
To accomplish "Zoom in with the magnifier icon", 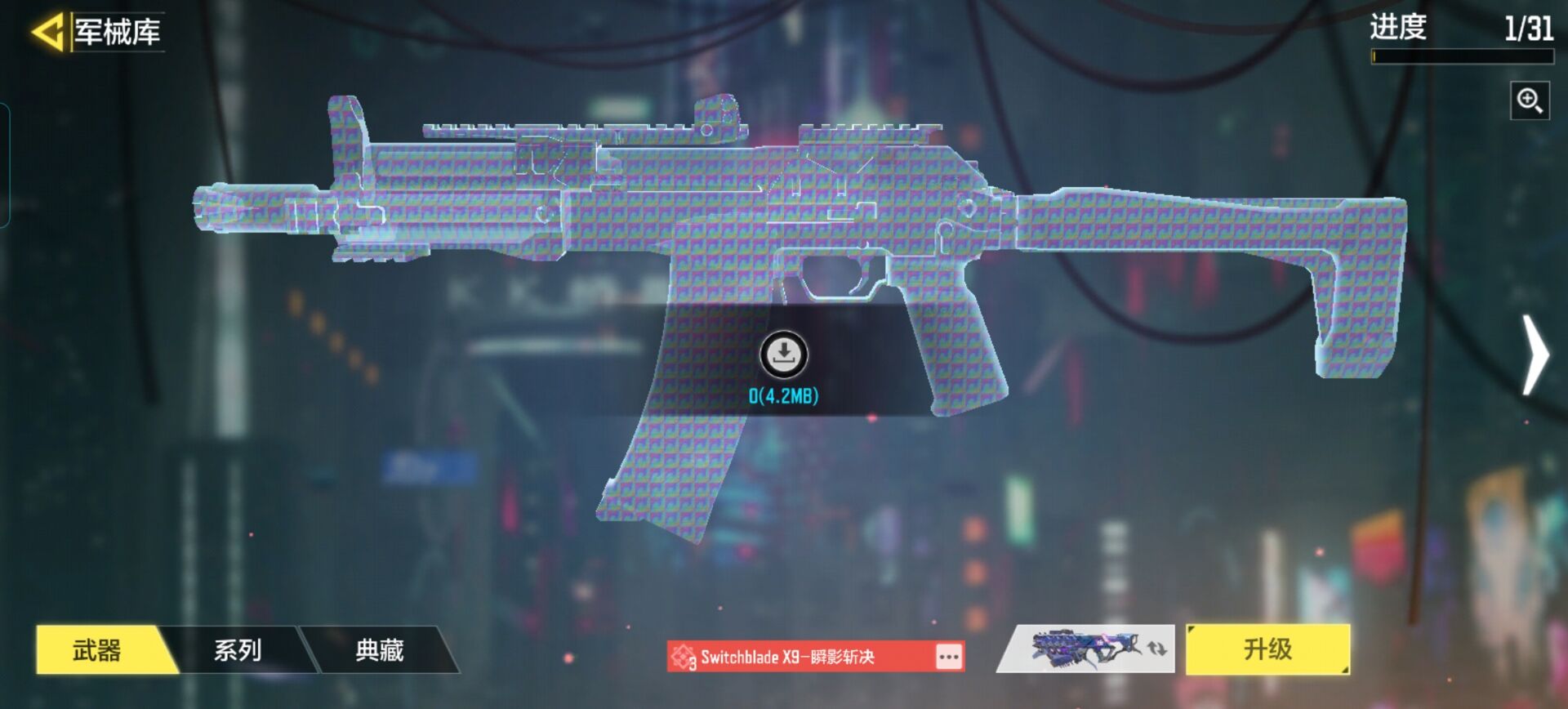I will [1529, 101].
